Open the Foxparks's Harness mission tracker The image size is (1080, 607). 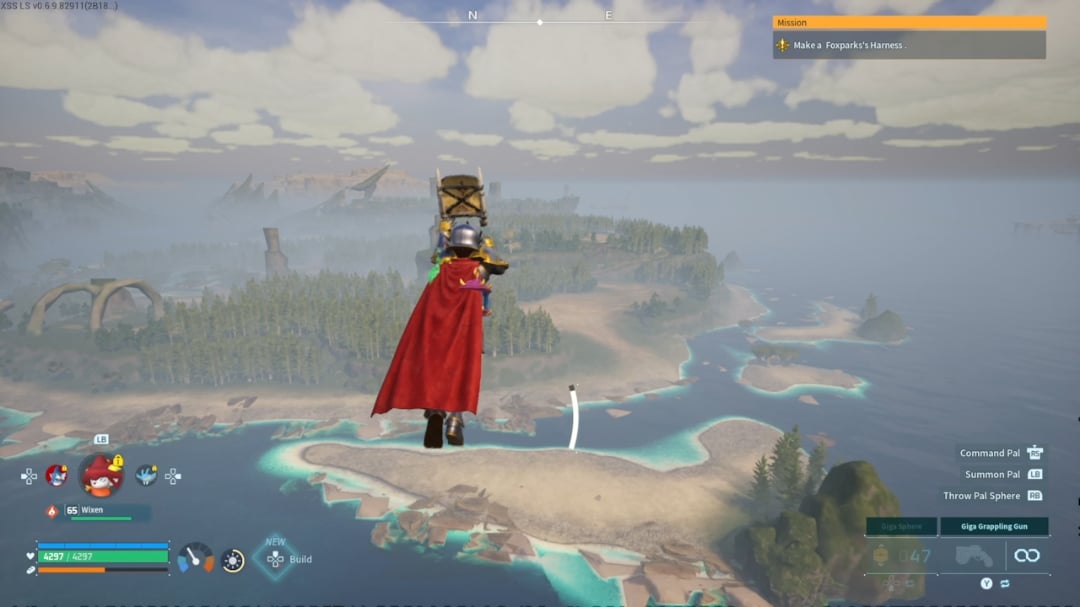908,45
